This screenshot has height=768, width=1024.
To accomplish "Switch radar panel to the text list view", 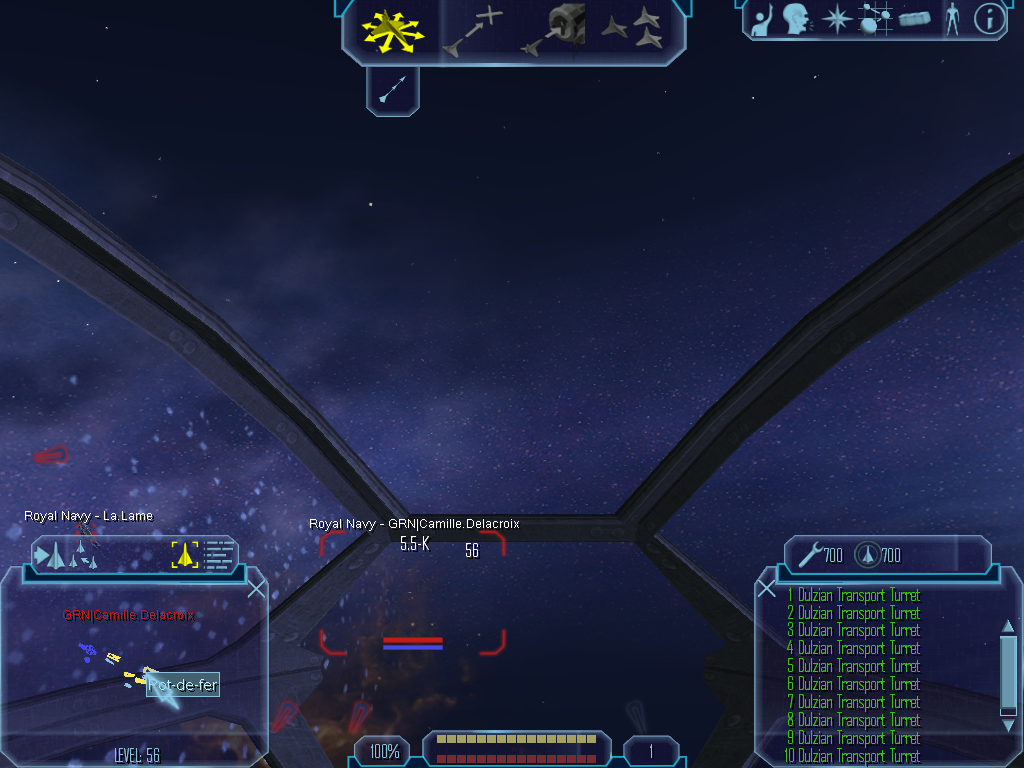I will coord(219,554).
